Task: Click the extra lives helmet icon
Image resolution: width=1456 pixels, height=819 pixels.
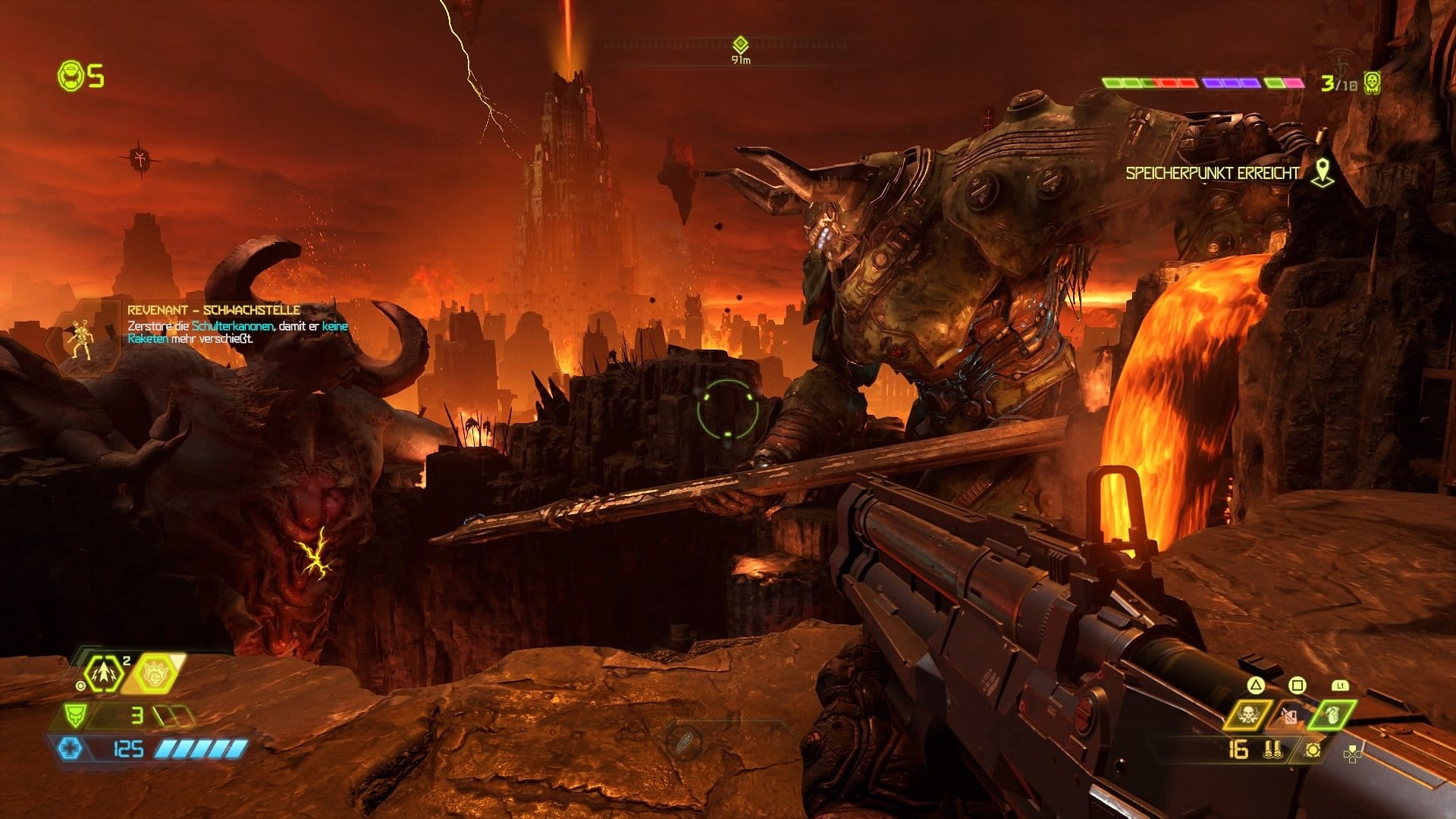Action: point(71,76)
